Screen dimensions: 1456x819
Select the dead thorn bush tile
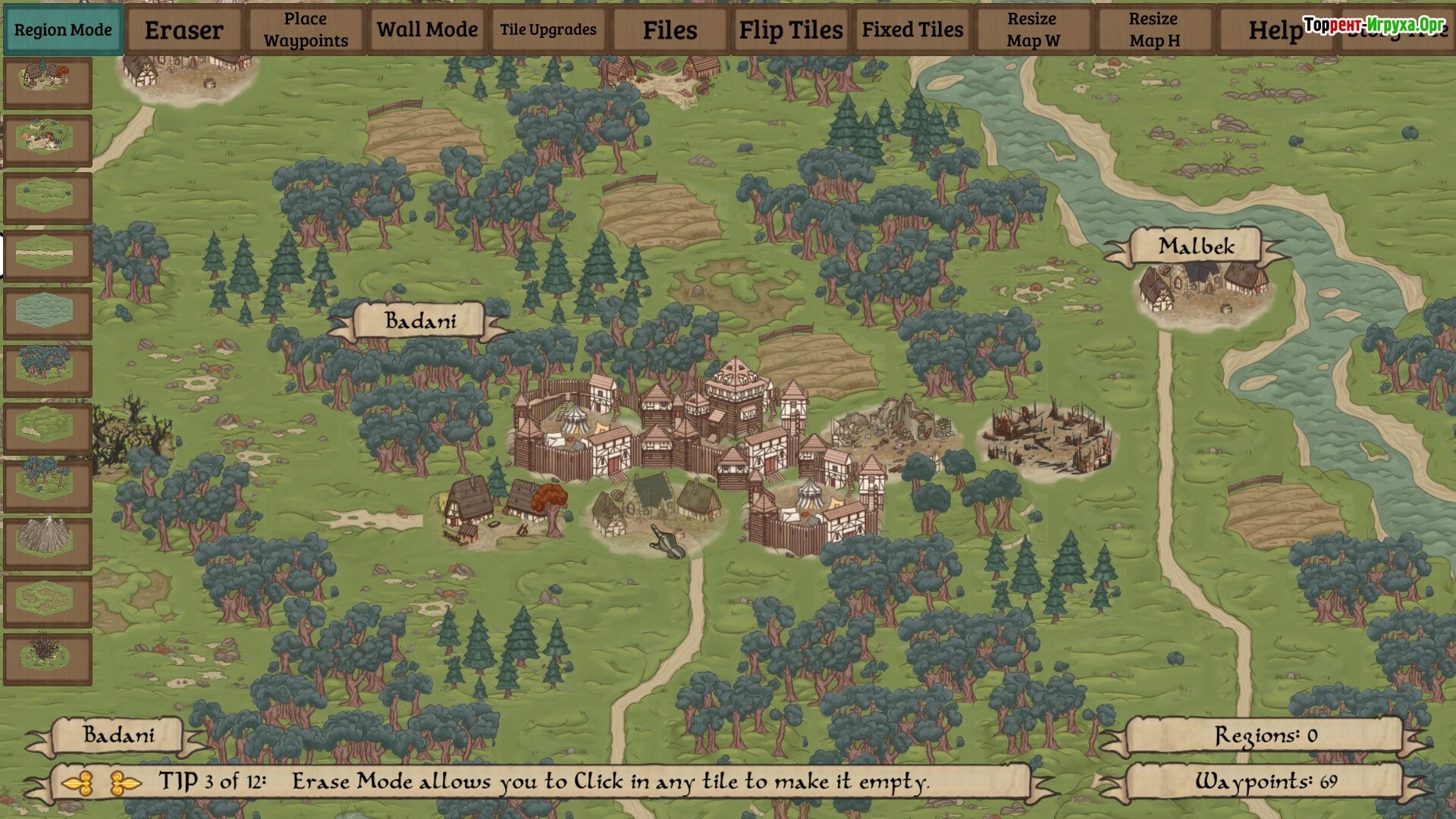pos(48,657)
